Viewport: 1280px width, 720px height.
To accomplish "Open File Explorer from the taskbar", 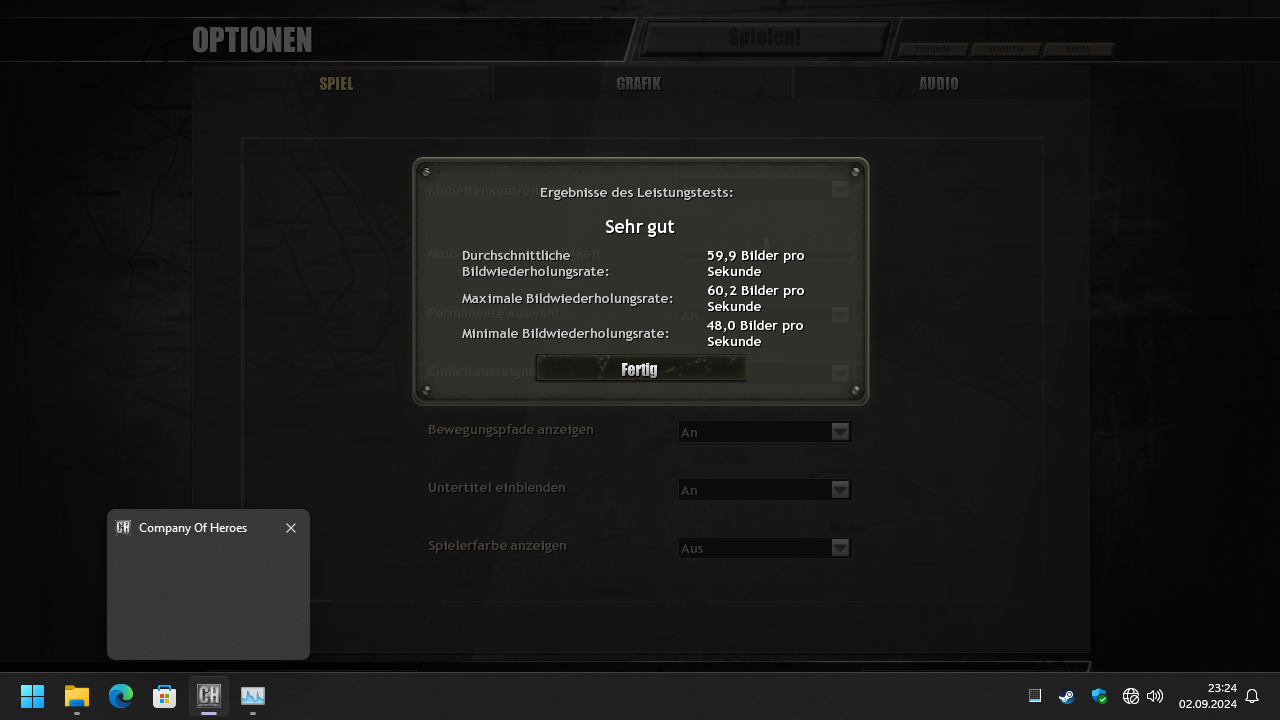I will coord(76,696).
